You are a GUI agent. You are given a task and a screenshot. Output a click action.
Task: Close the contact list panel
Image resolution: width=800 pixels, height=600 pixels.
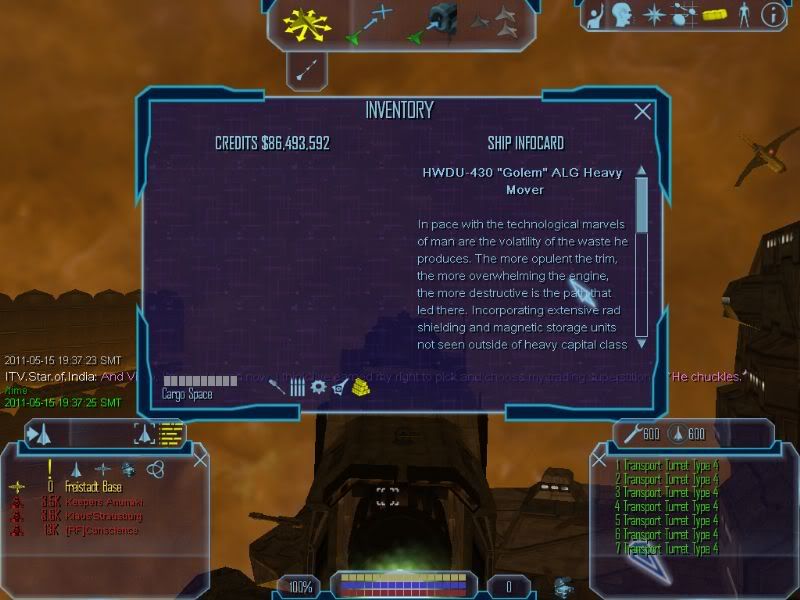200,460
